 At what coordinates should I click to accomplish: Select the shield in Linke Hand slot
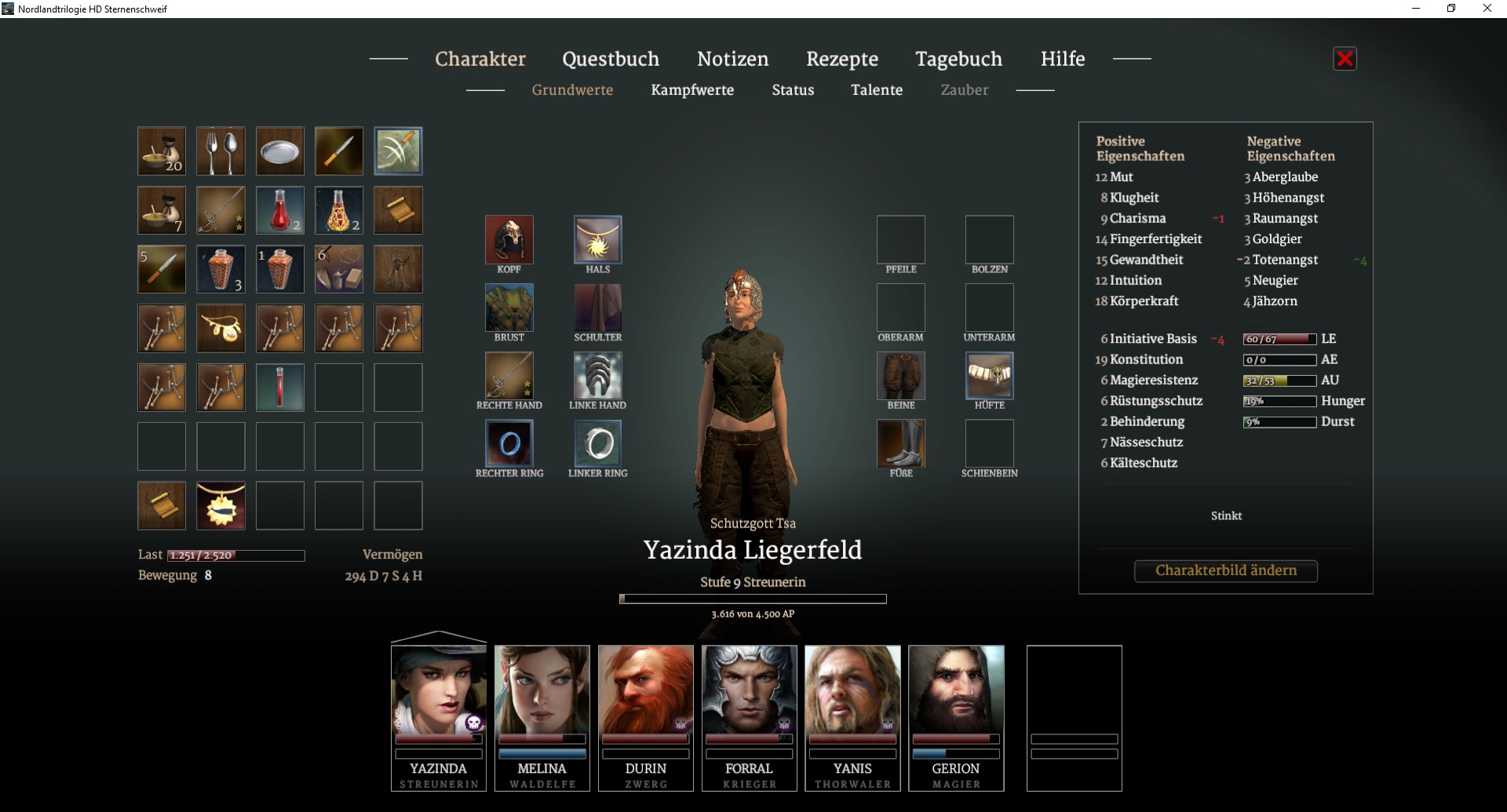click(x=597, y=375)
